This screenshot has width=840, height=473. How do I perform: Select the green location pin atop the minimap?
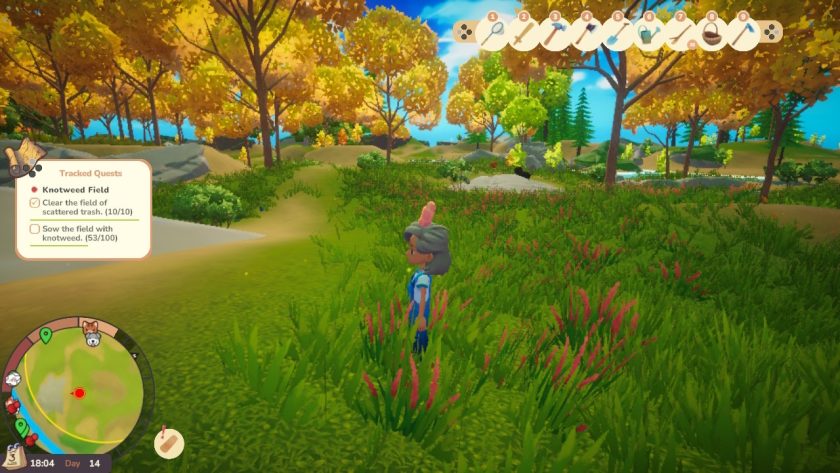click(45, 334)
